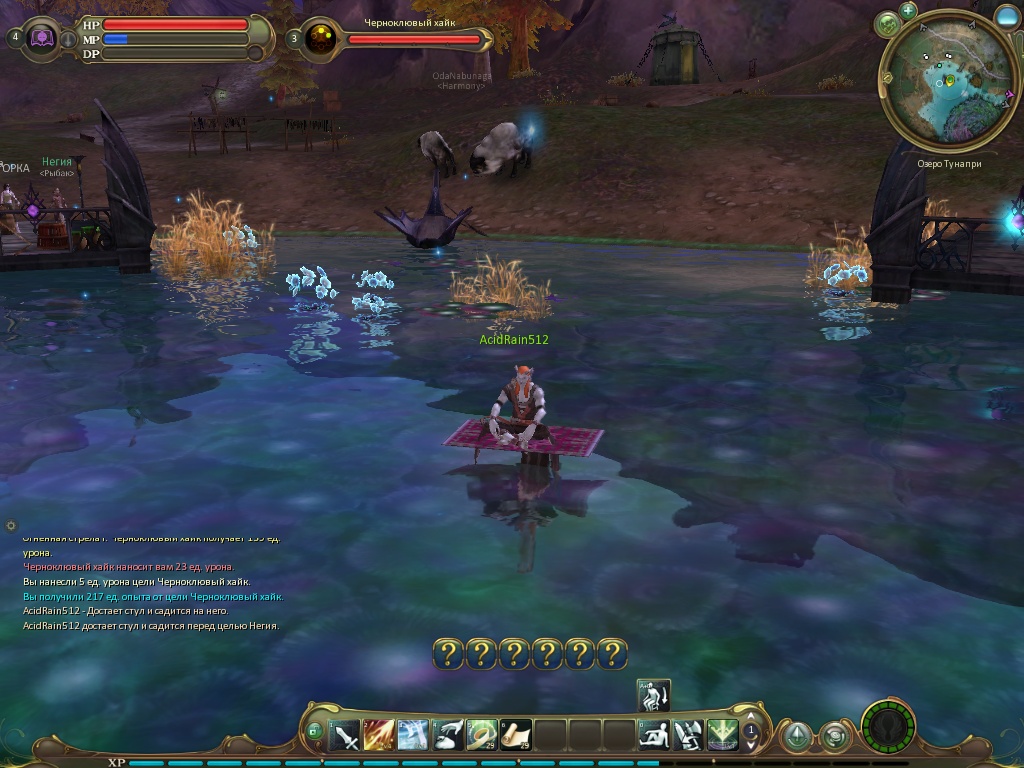Use the gathering hand skill

coord(449,736)
